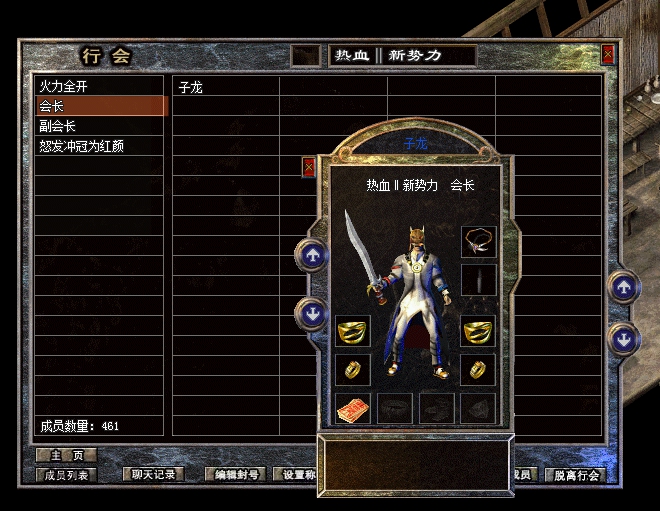Select the right gold bracelet slot
Viewport: 660px width, 511px height.
(478, 331)
